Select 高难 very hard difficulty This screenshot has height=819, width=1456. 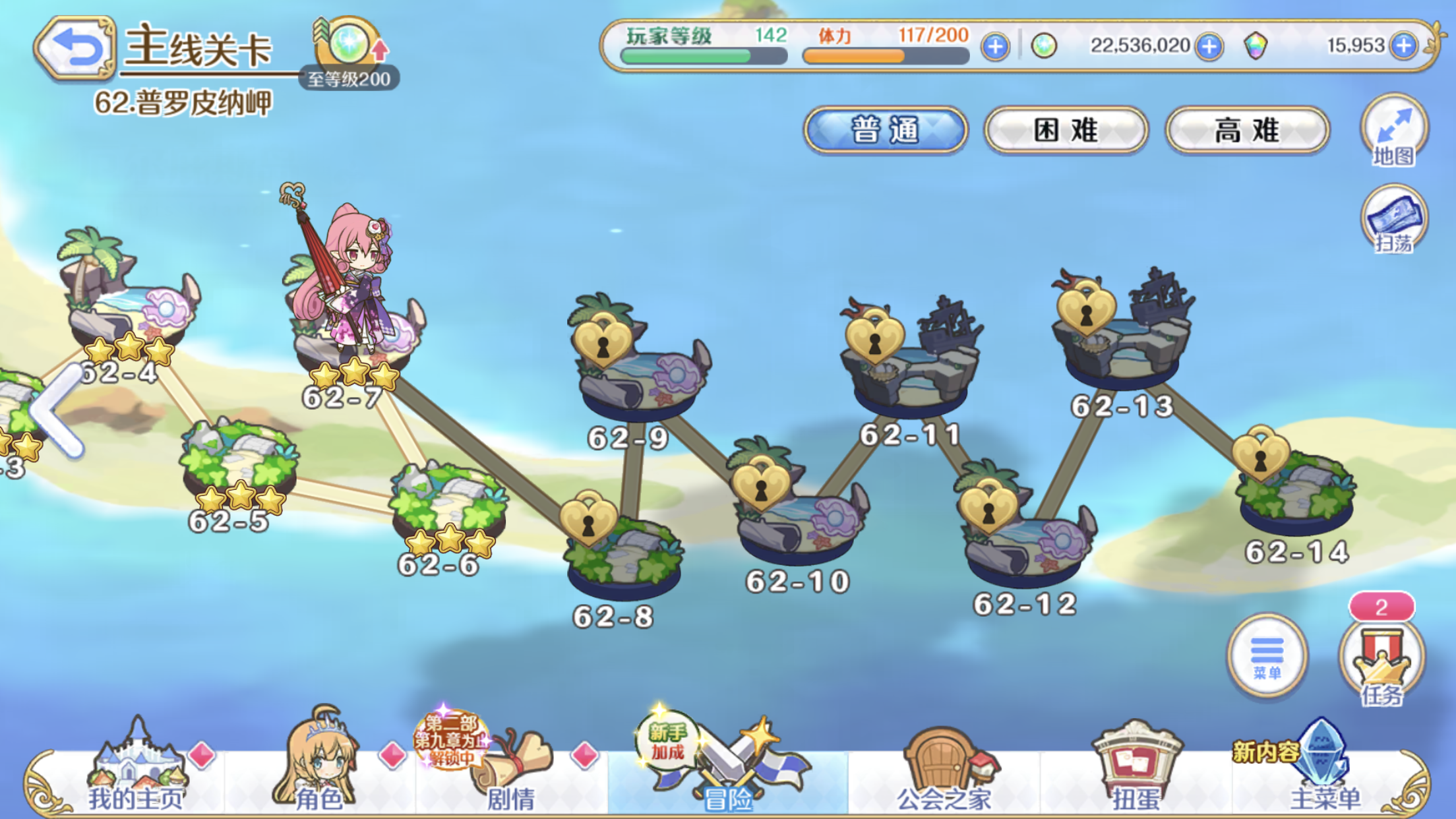click(1245, 129)
